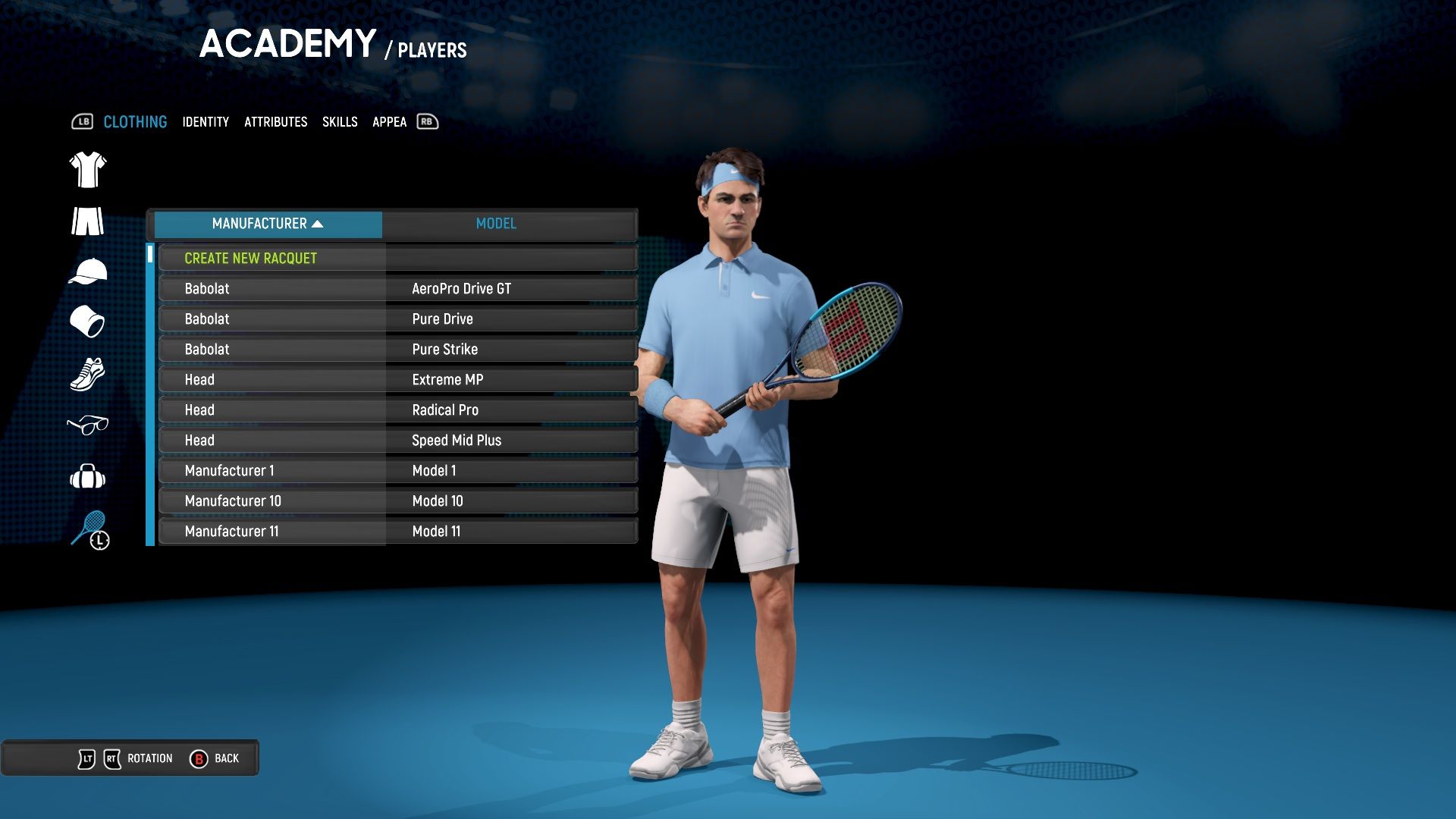The width and height of the screenshot is (1456, 819).
Task: Open the shorts customization icon
Action: [87, 221]
